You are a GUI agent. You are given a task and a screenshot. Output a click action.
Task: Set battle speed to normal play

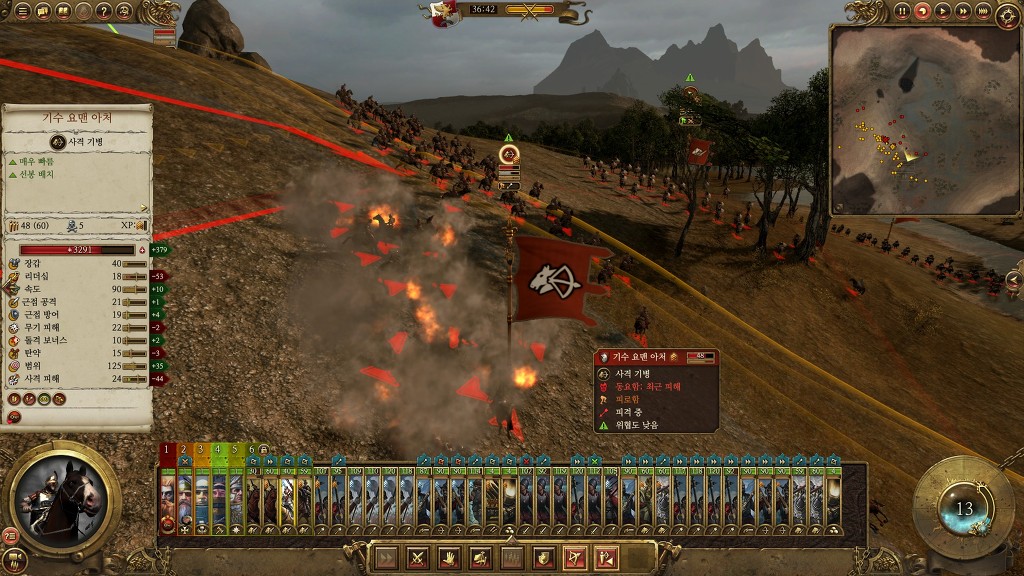(x=944, y=11)
